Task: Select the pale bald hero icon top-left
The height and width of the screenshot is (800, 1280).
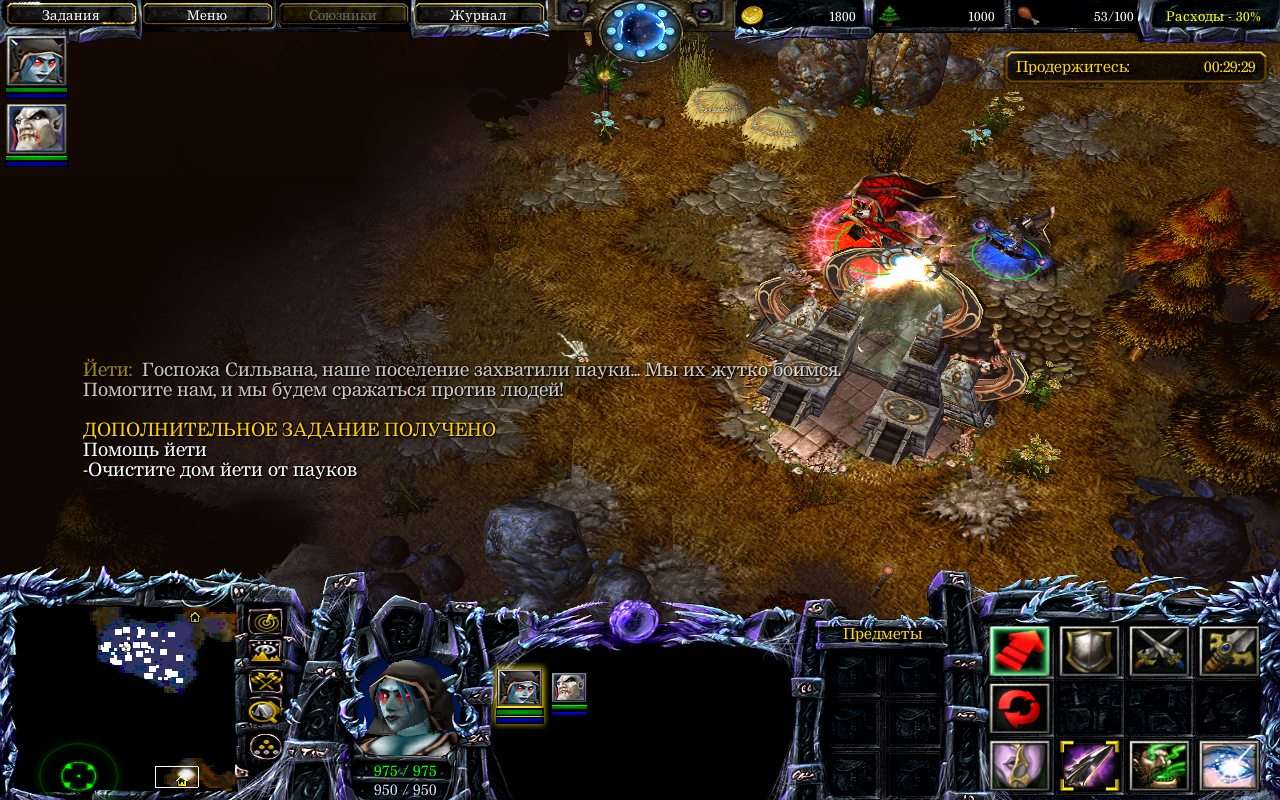Action: (37, 129)
